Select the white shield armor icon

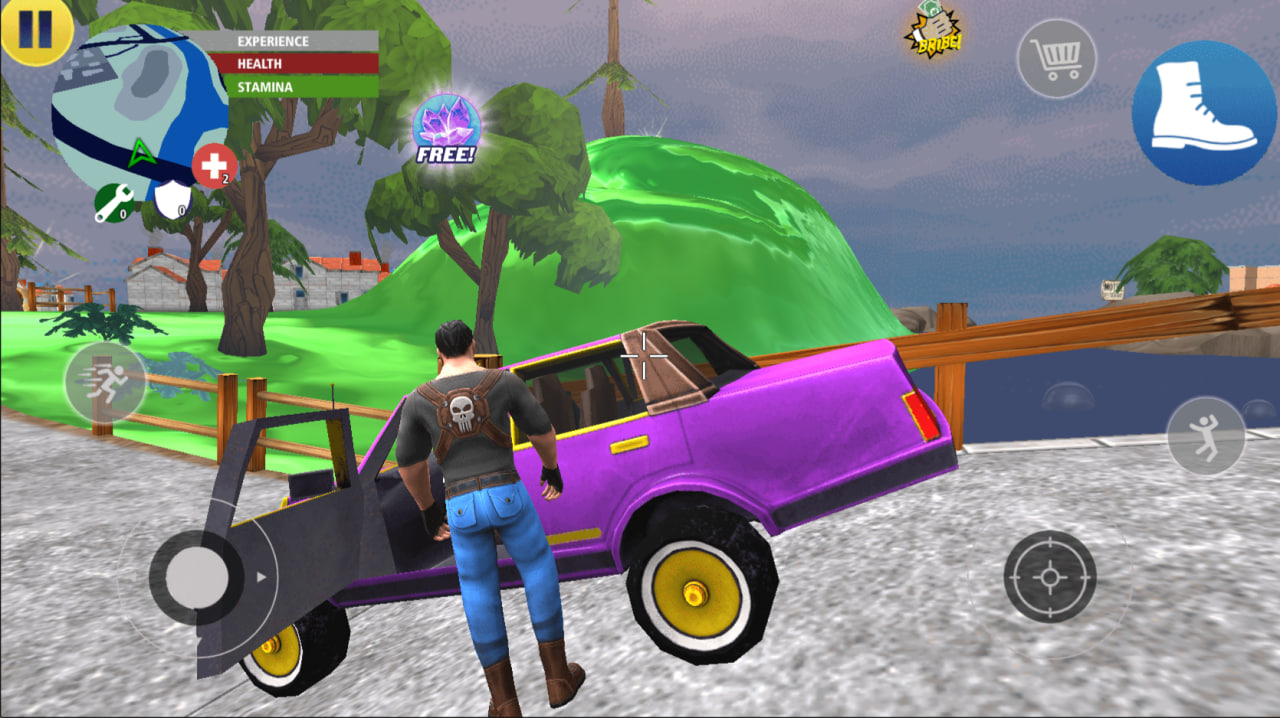171,200
